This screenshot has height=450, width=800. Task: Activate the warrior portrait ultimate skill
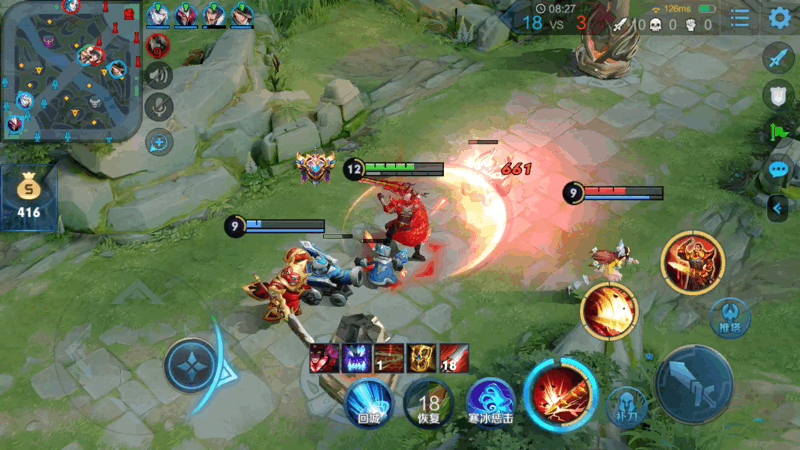point(691,261)
